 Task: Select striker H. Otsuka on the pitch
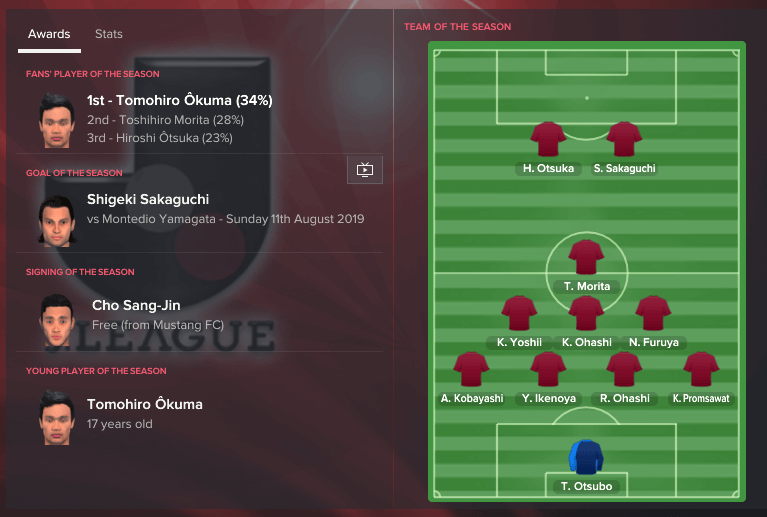(x=548, y=139)
